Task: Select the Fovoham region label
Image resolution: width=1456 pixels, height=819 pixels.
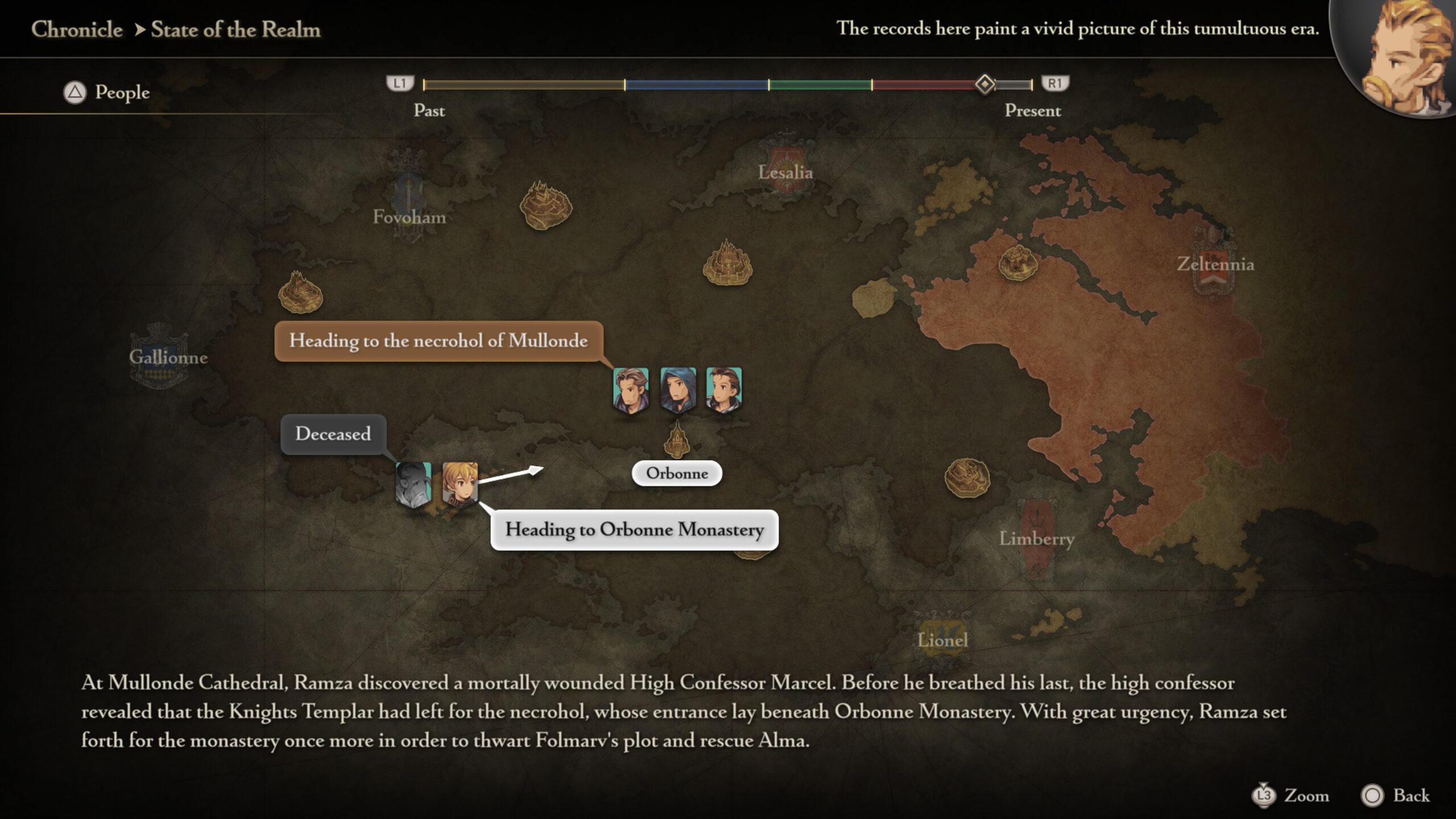Action: 409,217
